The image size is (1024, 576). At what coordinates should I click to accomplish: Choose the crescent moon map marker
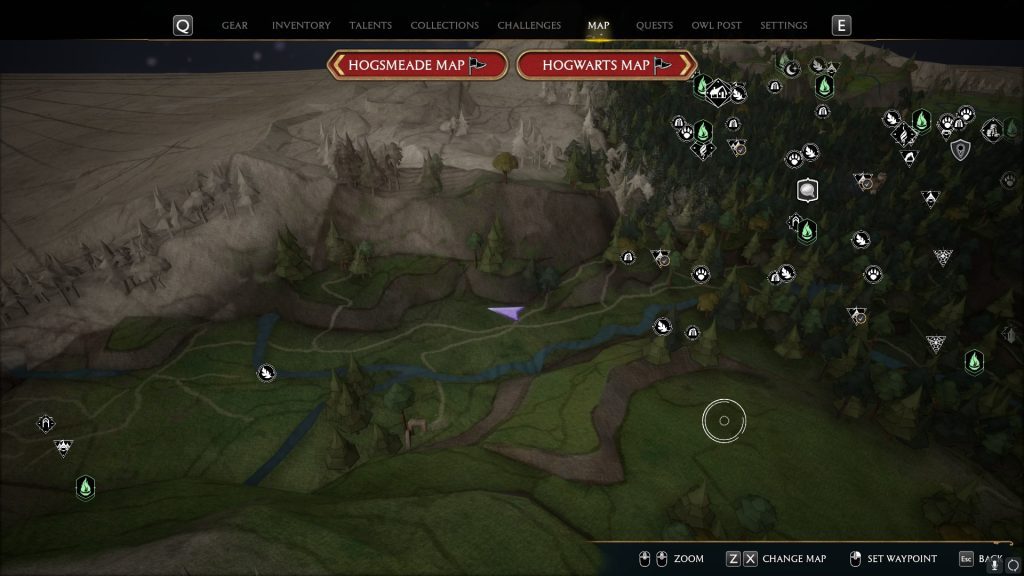[792, 68]
